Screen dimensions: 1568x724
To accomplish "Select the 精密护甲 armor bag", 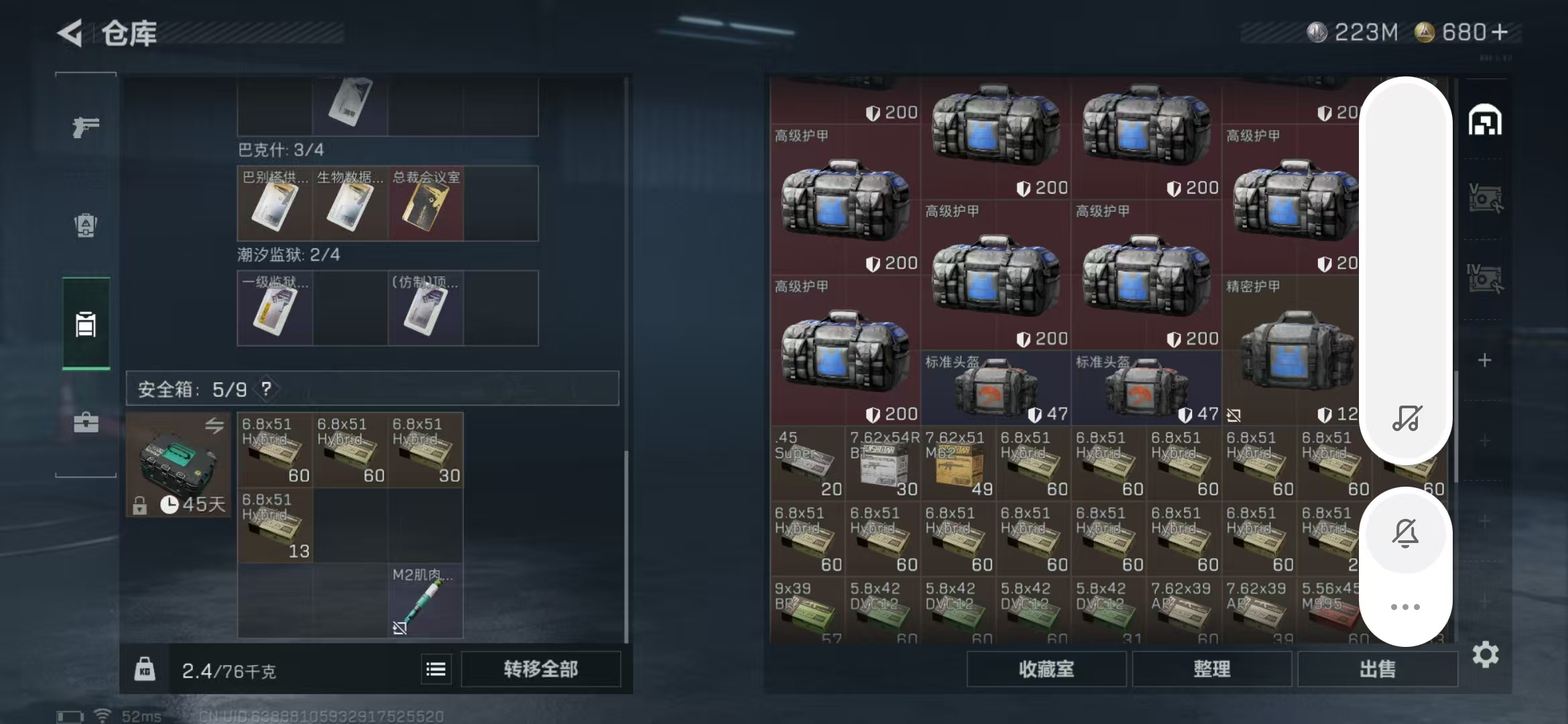I will click(1290, 350).
